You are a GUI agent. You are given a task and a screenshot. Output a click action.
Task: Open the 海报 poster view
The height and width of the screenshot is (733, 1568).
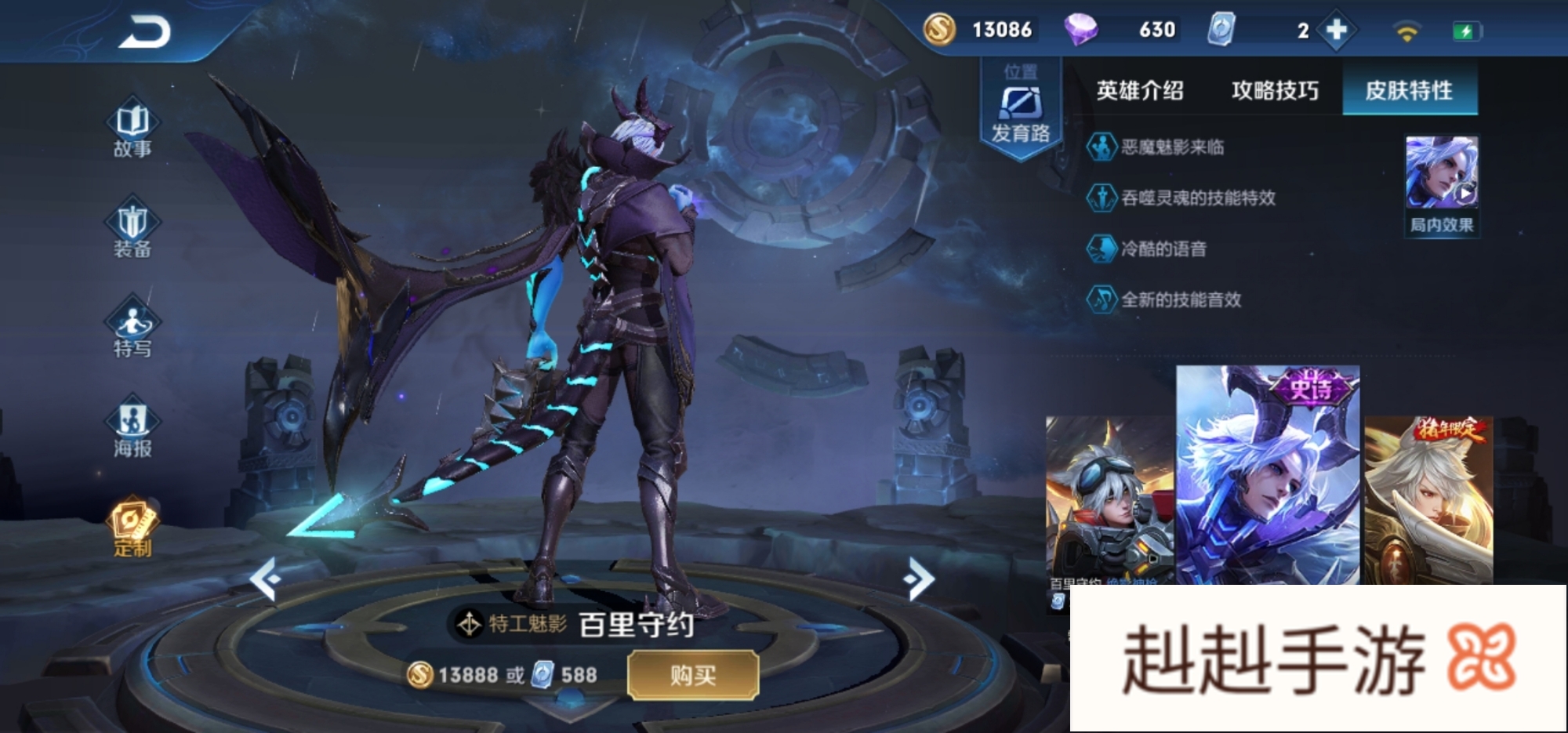(132, 428)
